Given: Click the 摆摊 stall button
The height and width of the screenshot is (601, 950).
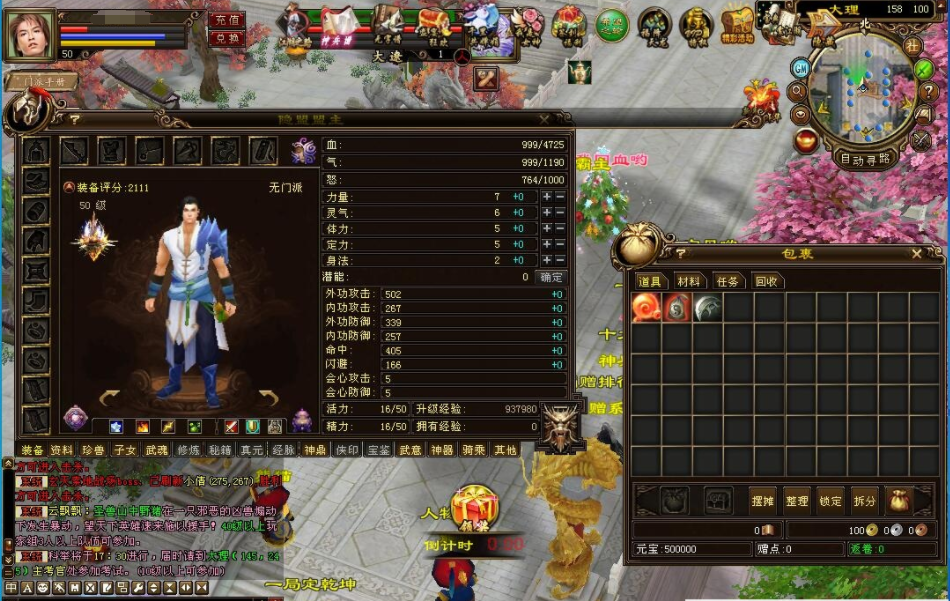Looking at the screenshot, I should pos(763,501).
